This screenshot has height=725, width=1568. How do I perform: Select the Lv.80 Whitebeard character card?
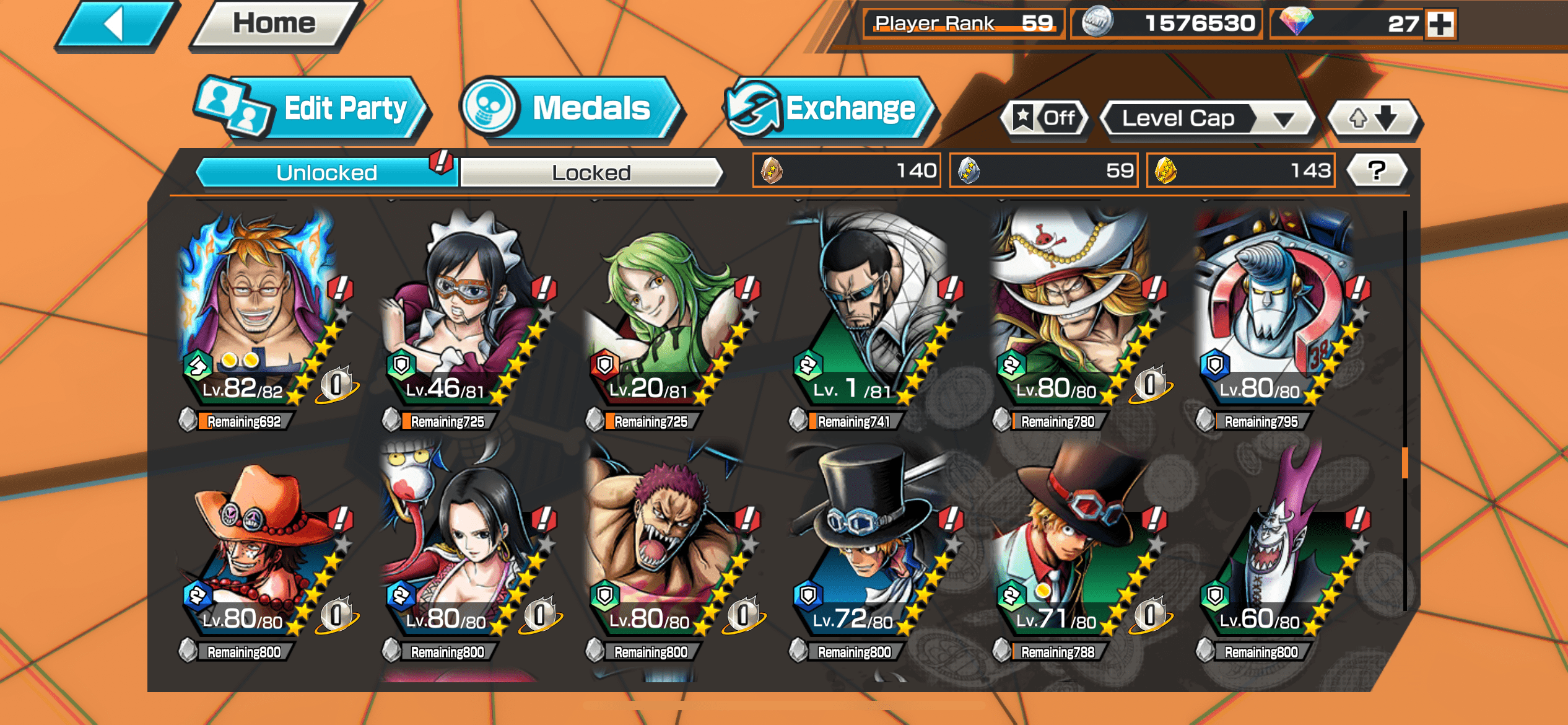tap(1070, 310)
